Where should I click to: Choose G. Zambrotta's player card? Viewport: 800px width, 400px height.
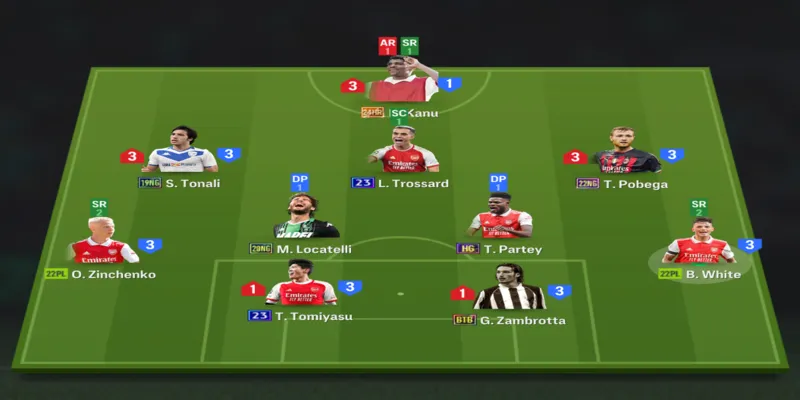pos(510,291)
